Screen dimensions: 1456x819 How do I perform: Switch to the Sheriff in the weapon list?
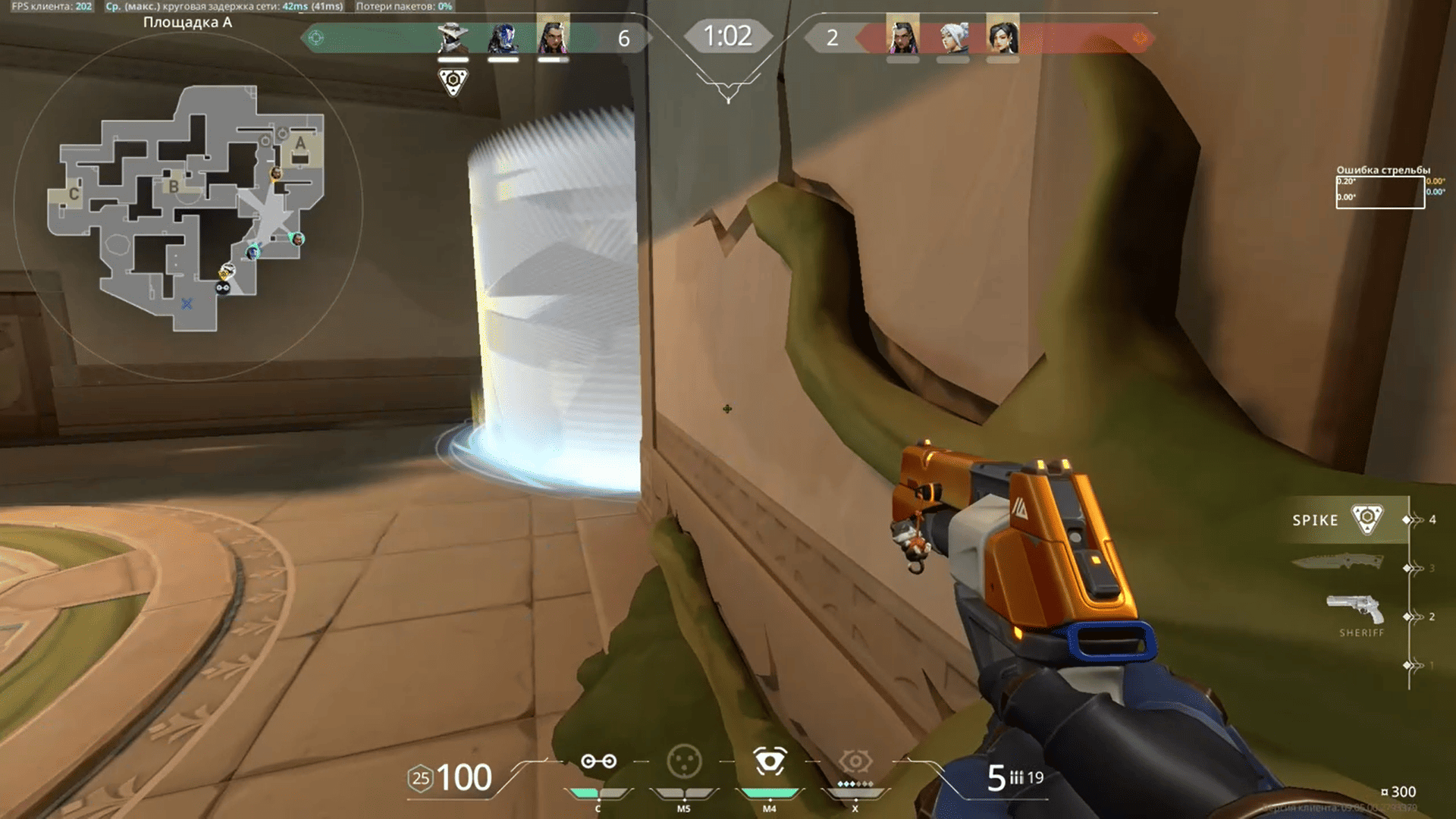(x=1355, y=611)
